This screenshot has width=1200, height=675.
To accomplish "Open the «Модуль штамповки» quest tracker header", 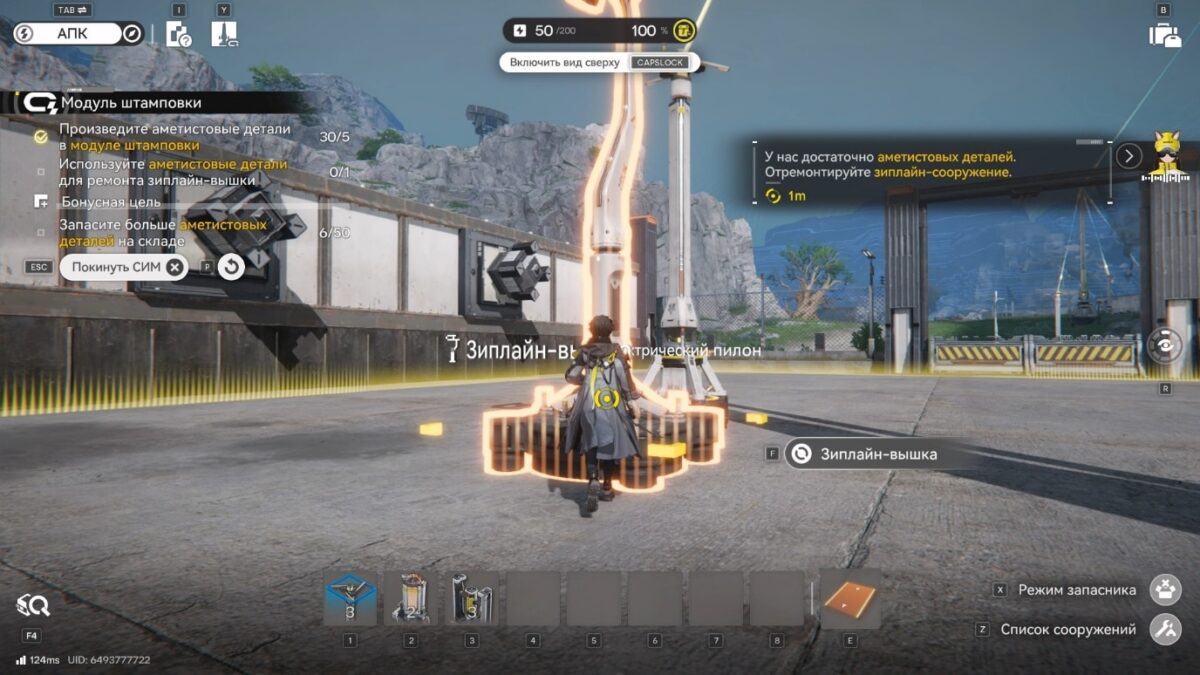I will (x=130, y=103).
